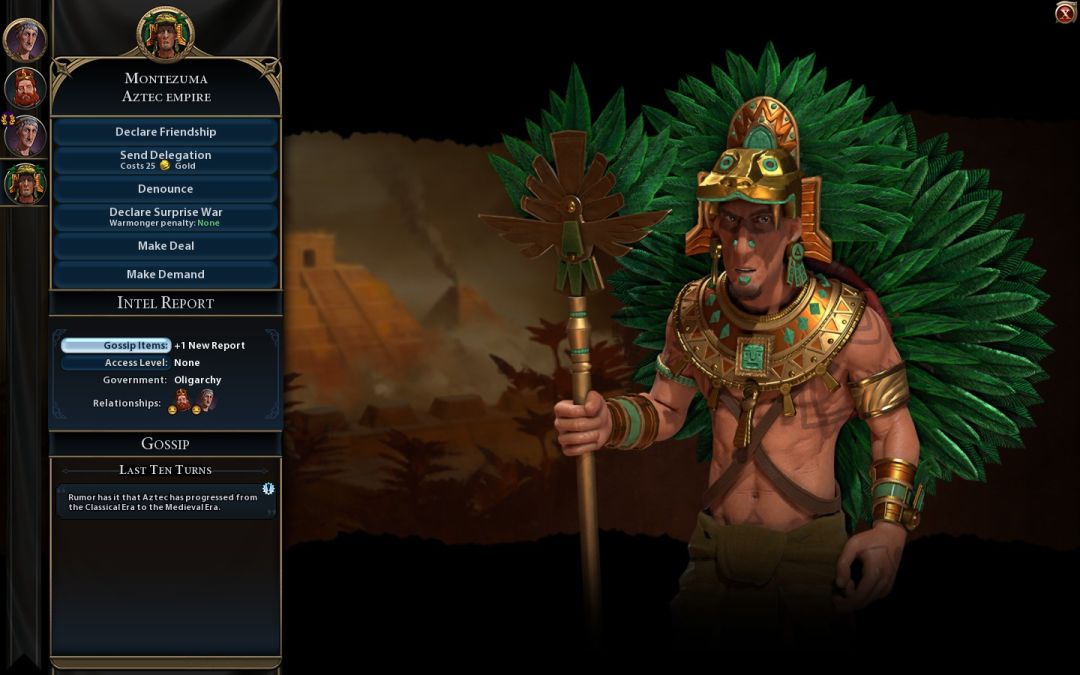The height and width of the screenshot is (675, 1080).
Task: Close the diplomacy screen with the X
Action: point(1065,12)
